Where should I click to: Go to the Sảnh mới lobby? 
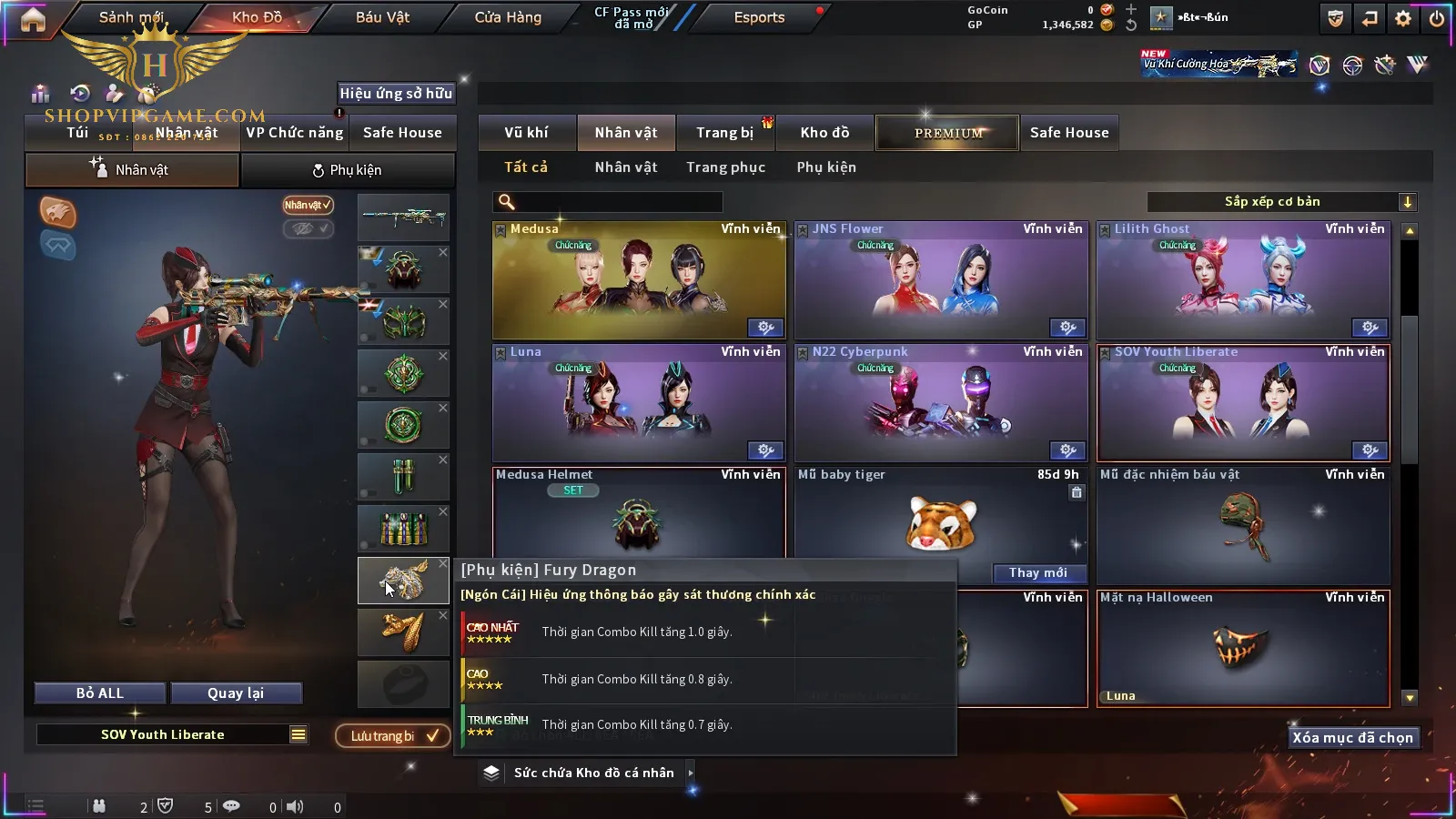tap(131, 17)
